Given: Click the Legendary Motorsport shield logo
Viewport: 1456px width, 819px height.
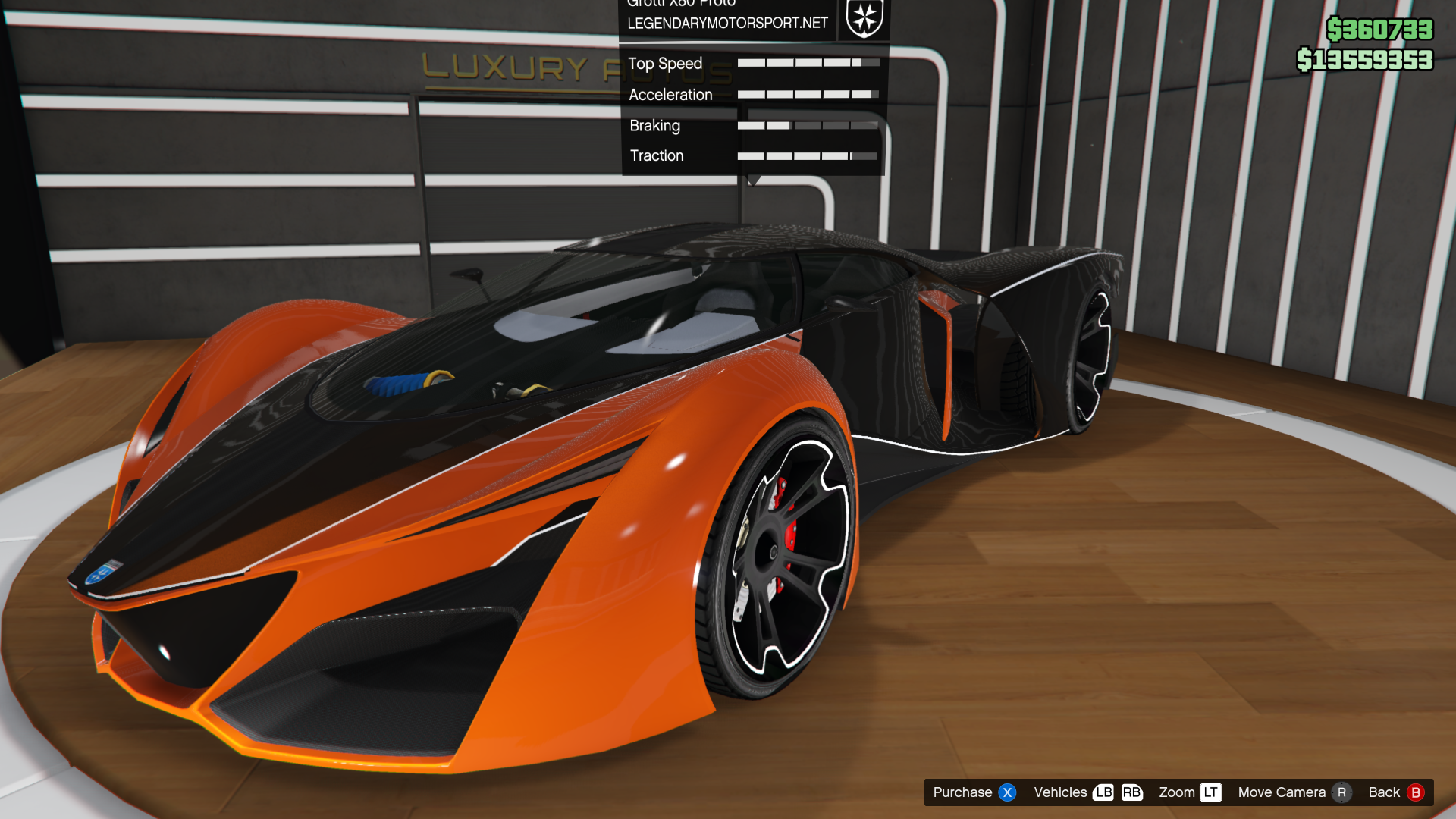Looking at the screenshot, I should pyautogui.click(x=864, y=17).
